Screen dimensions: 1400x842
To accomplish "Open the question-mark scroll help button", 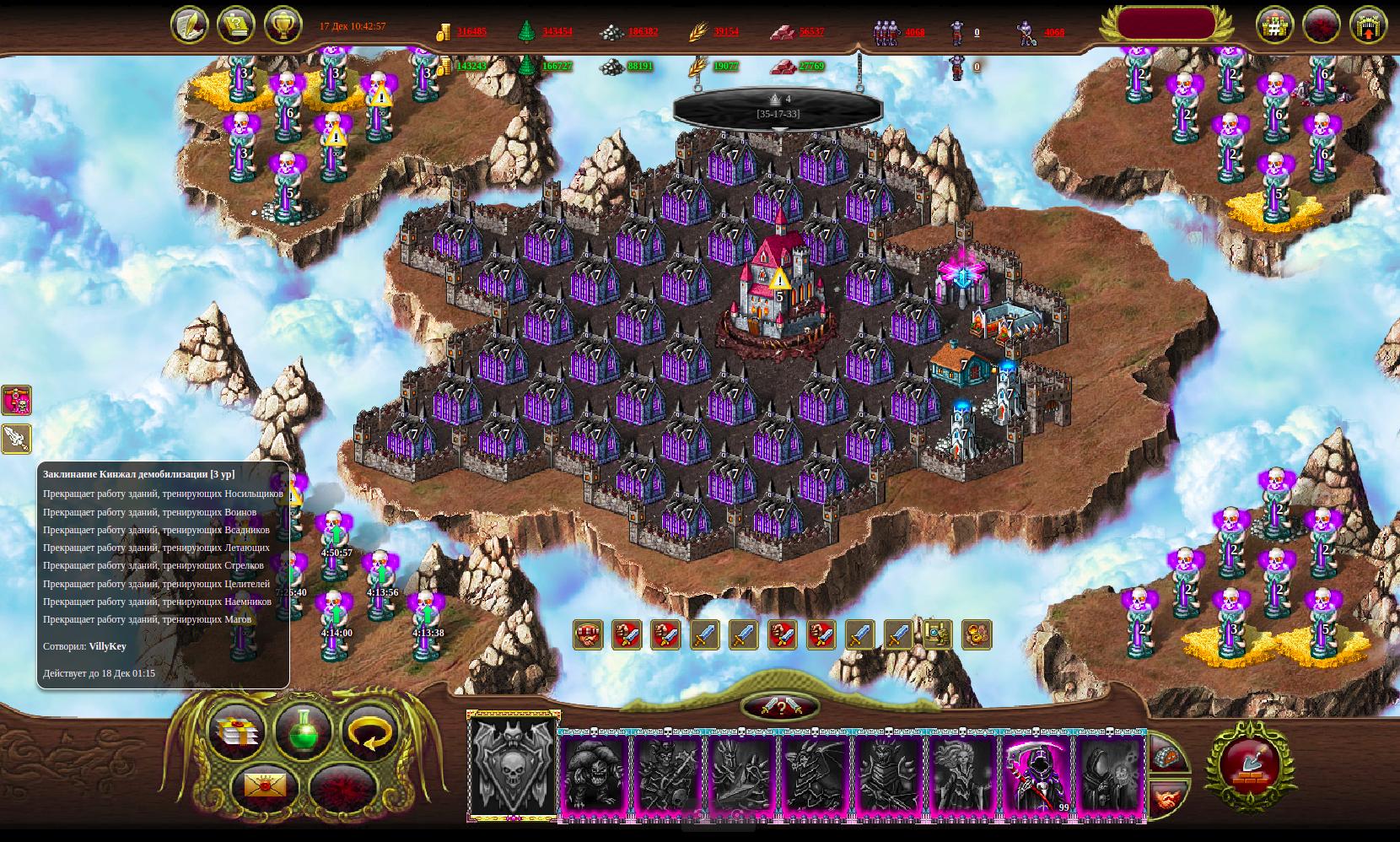I will click(236, 25).
